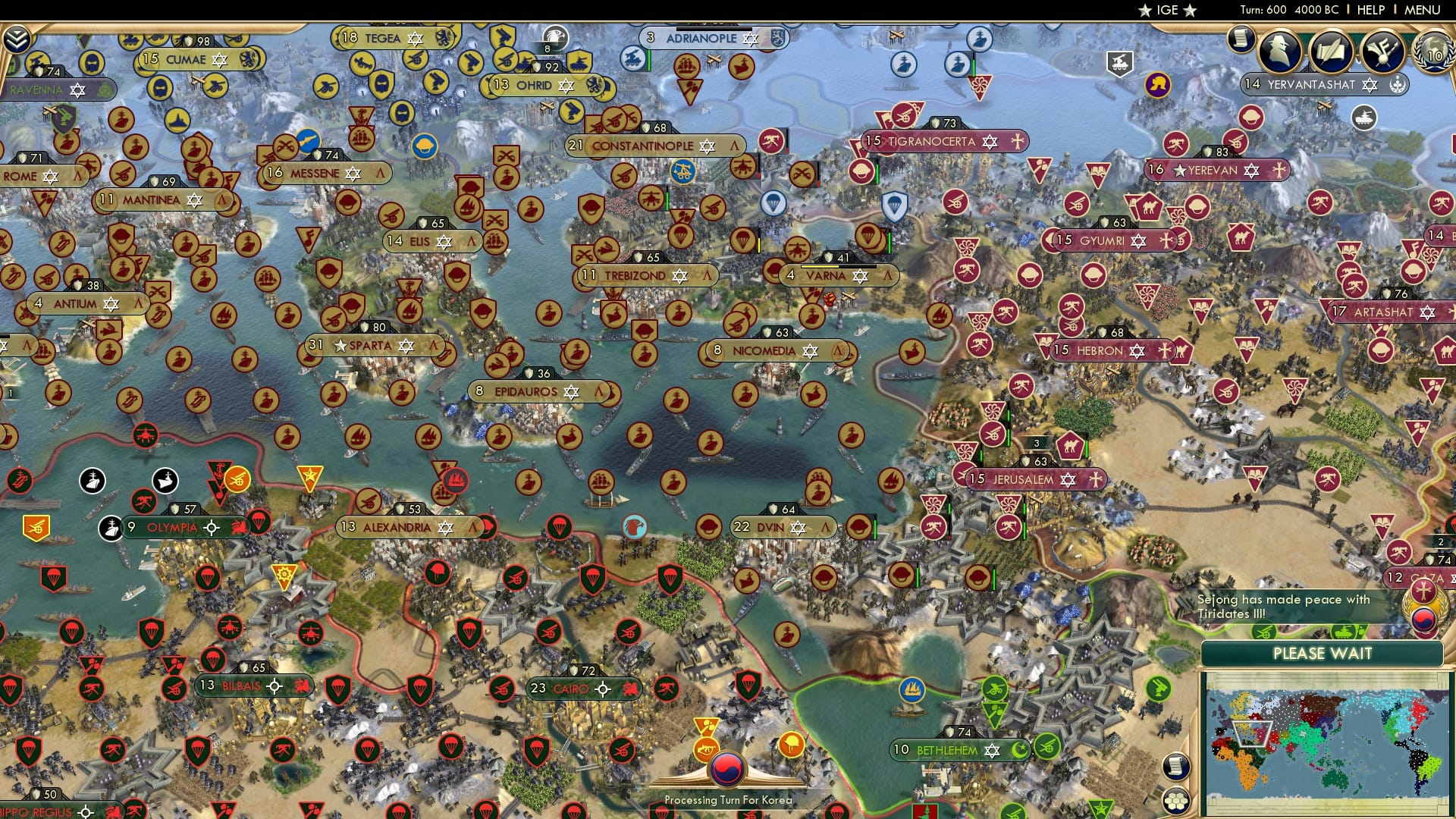1456x819 pixels.
Task: Open the MENU from the top bar
Action: [1424, 10]
